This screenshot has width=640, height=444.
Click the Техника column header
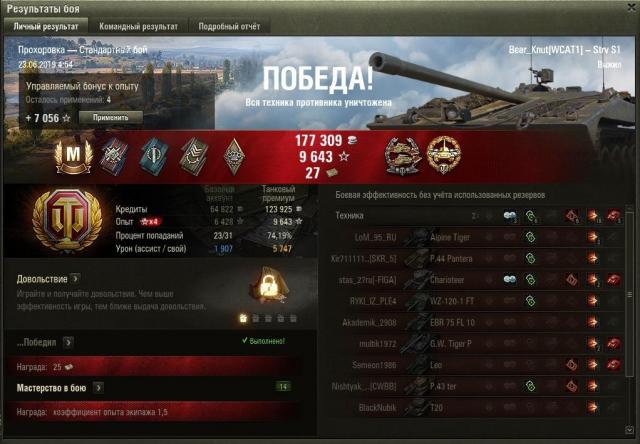[x=350, y=215]
